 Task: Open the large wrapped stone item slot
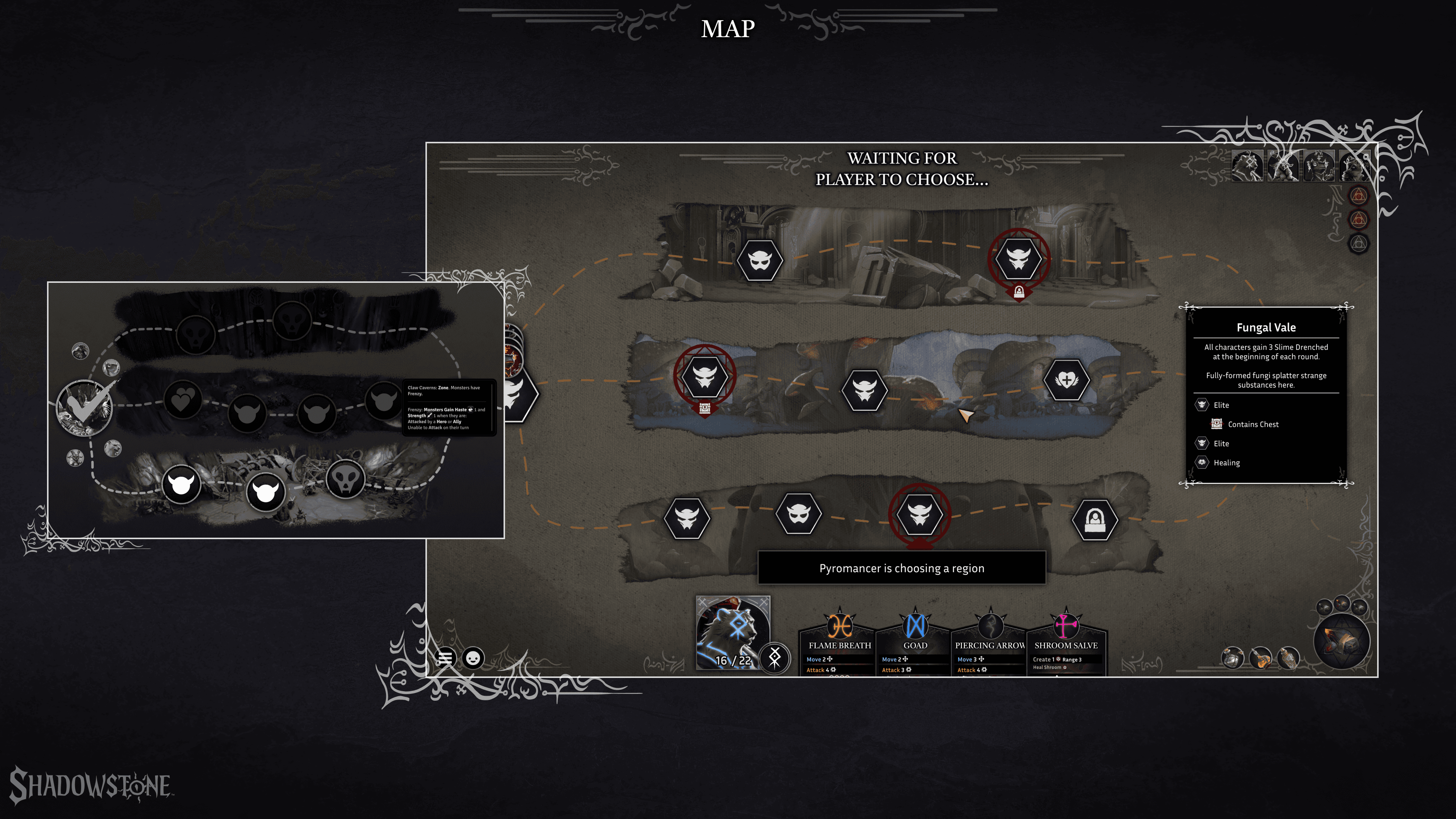tap(1342, 642)
